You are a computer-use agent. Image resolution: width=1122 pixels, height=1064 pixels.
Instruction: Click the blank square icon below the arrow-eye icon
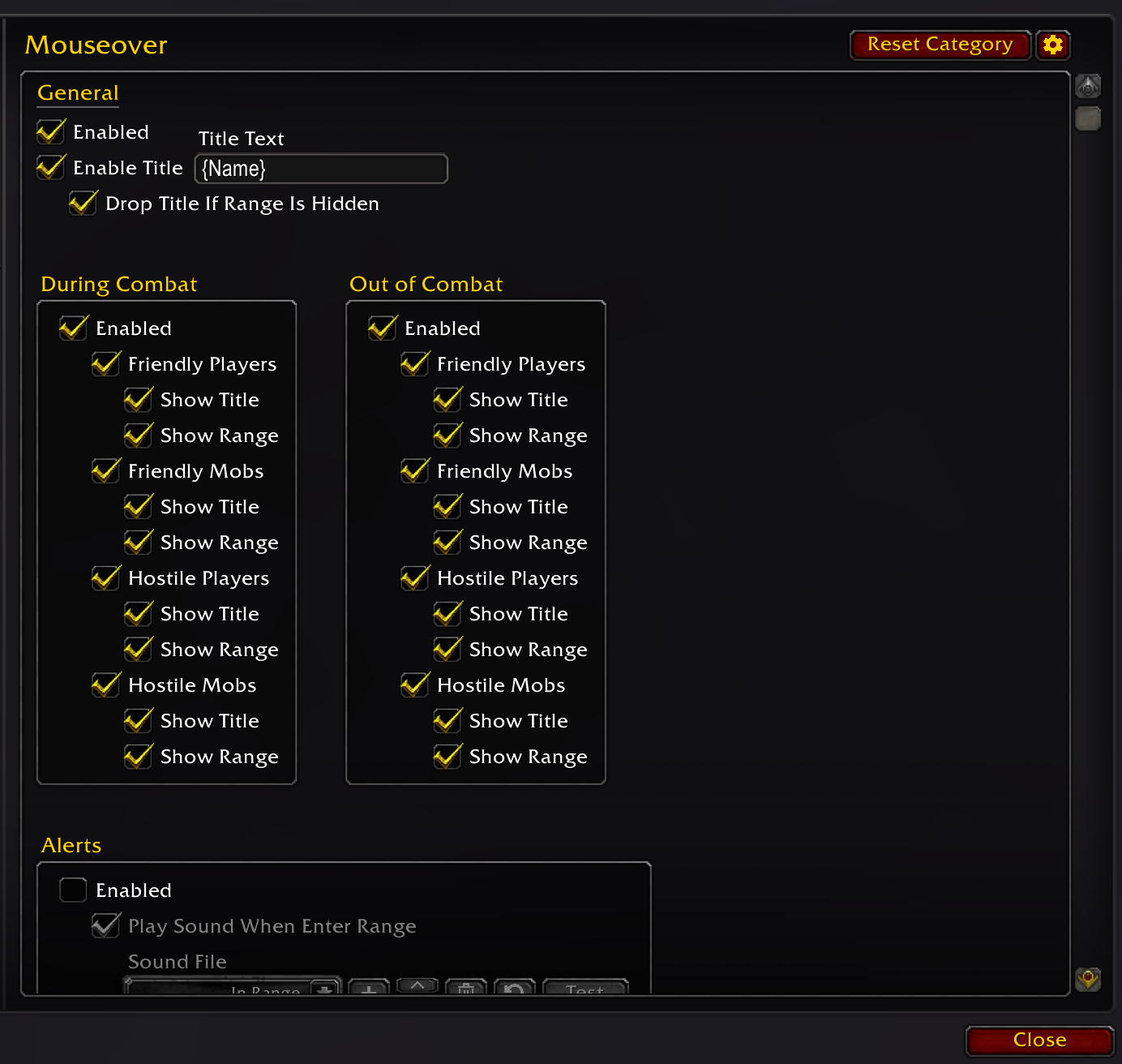click(x=1089, y=118)
